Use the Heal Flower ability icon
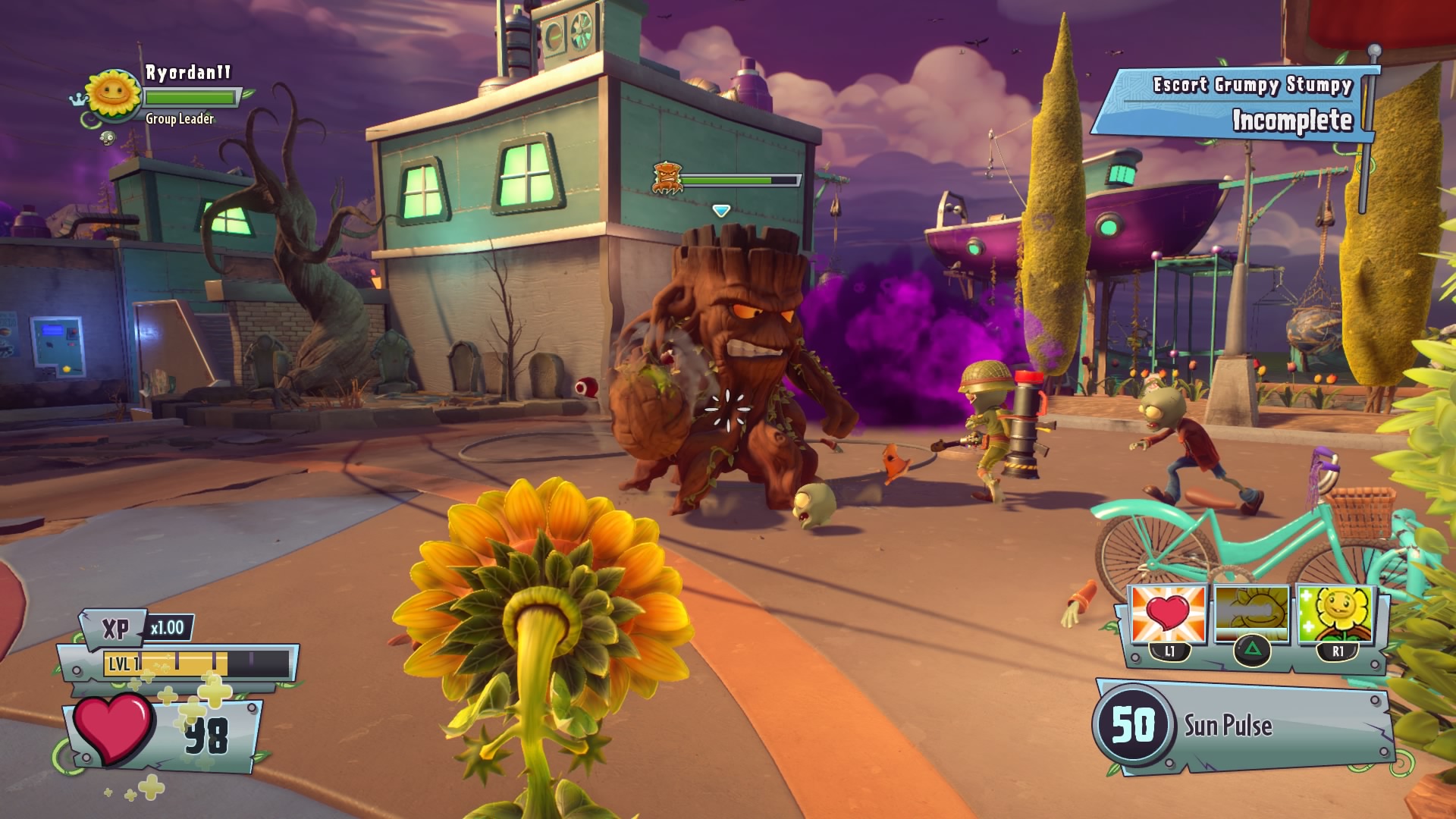 pos(1336,614)
